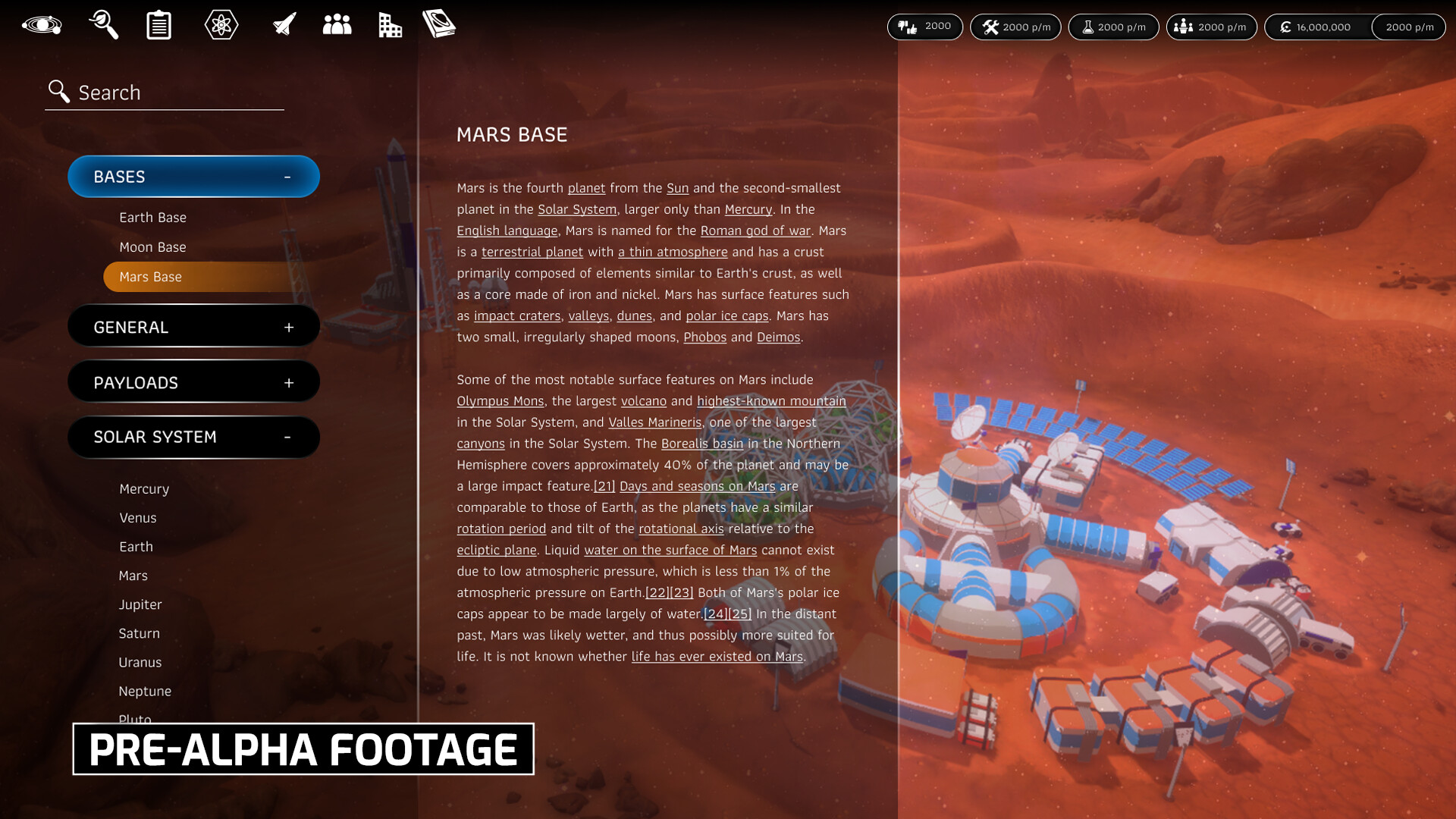Open the clipboard missions icon

(x=158, y=24)
